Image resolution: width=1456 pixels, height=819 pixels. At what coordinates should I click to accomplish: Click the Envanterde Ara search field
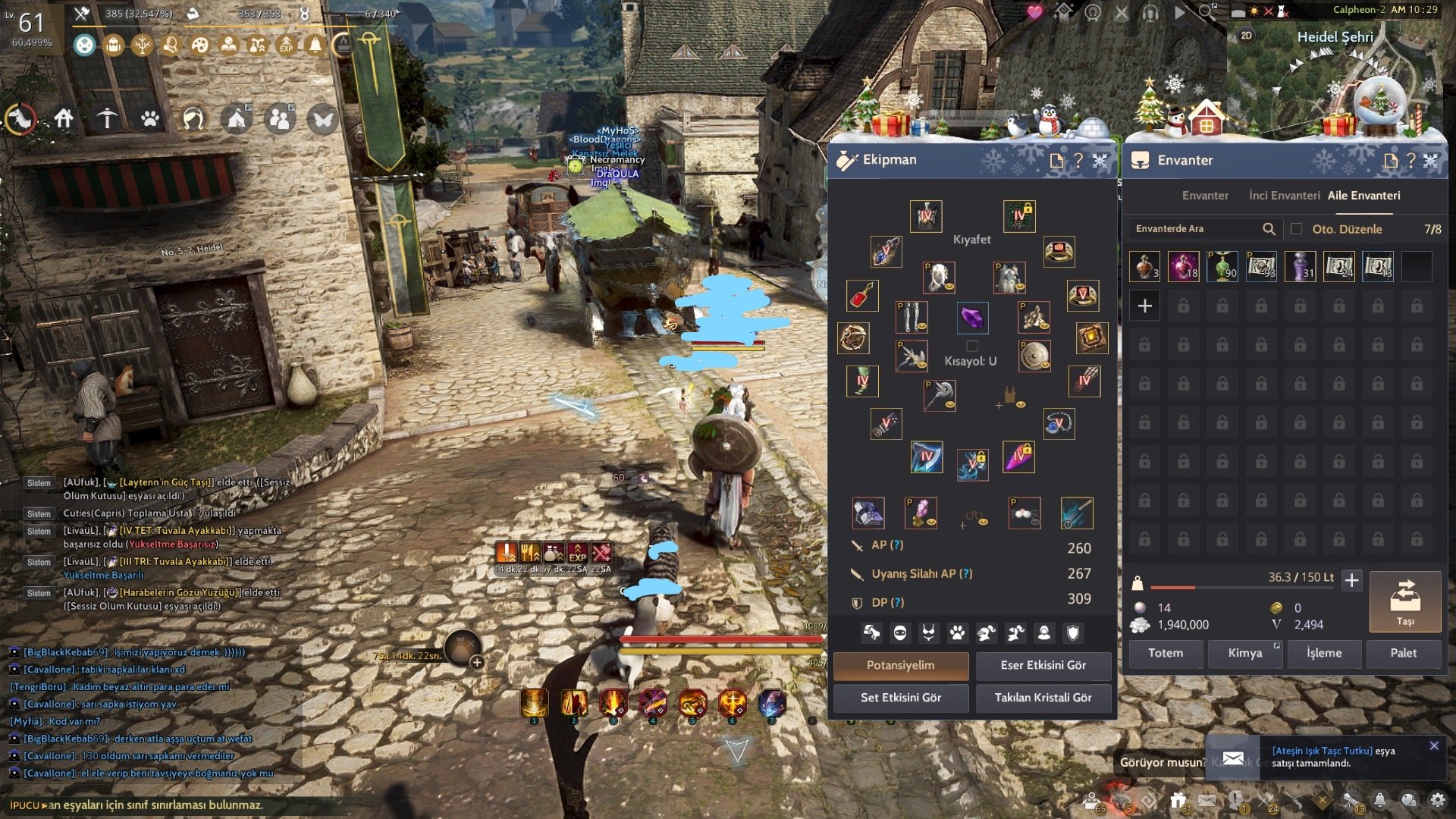pyautogui.click(x=1194, y=229)
